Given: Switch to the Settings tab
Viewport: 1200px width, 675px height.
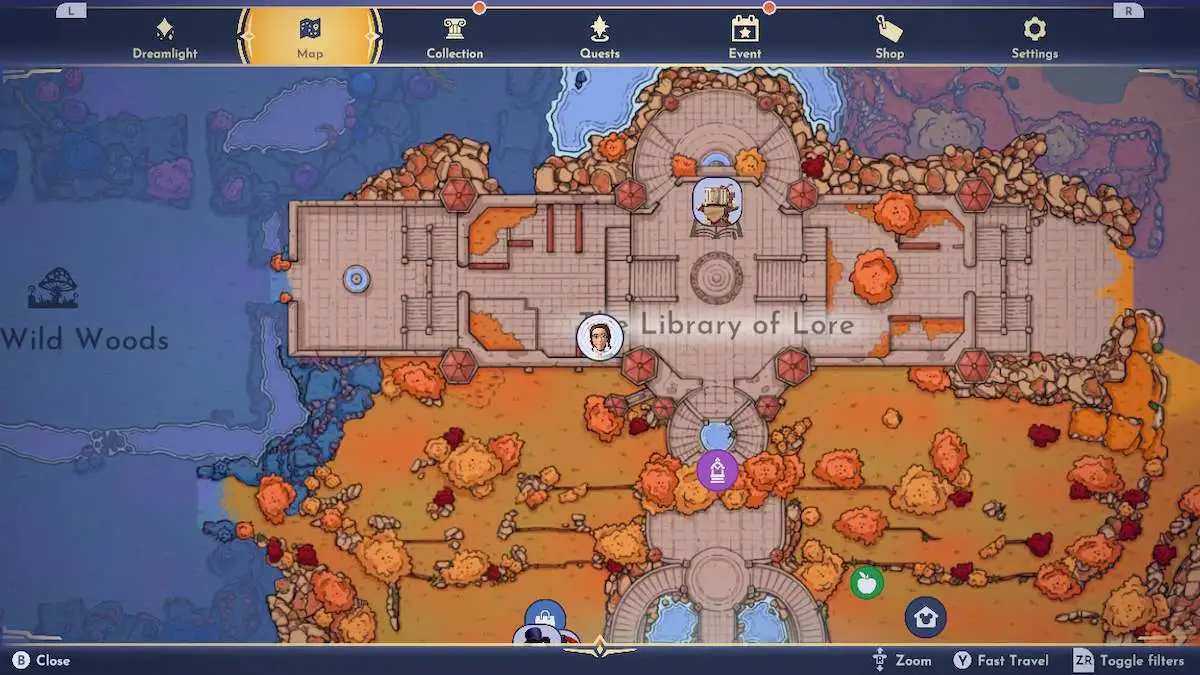Looking at the screenshot, I should click(x=1034, y=38).
